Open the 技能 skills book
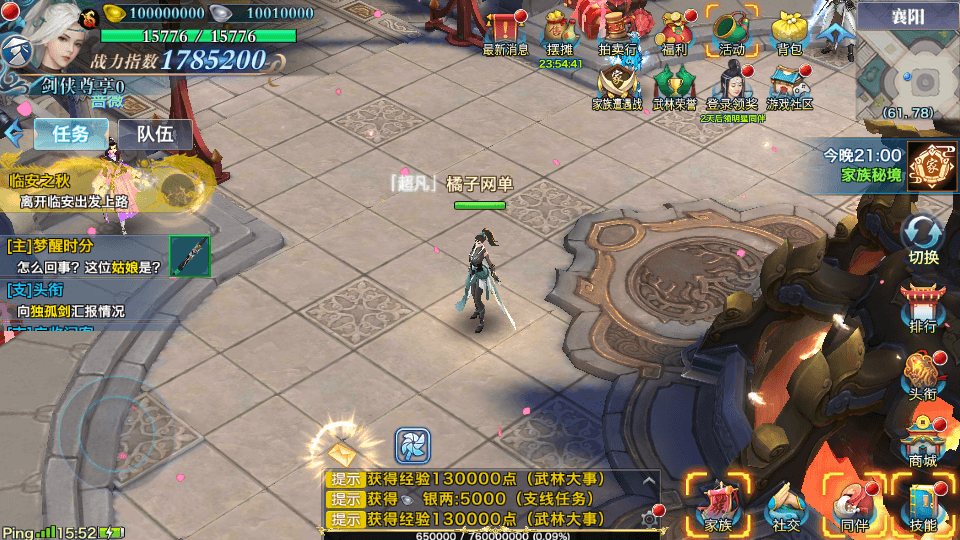This screenshot has height=540, width=960. point(923,505)
